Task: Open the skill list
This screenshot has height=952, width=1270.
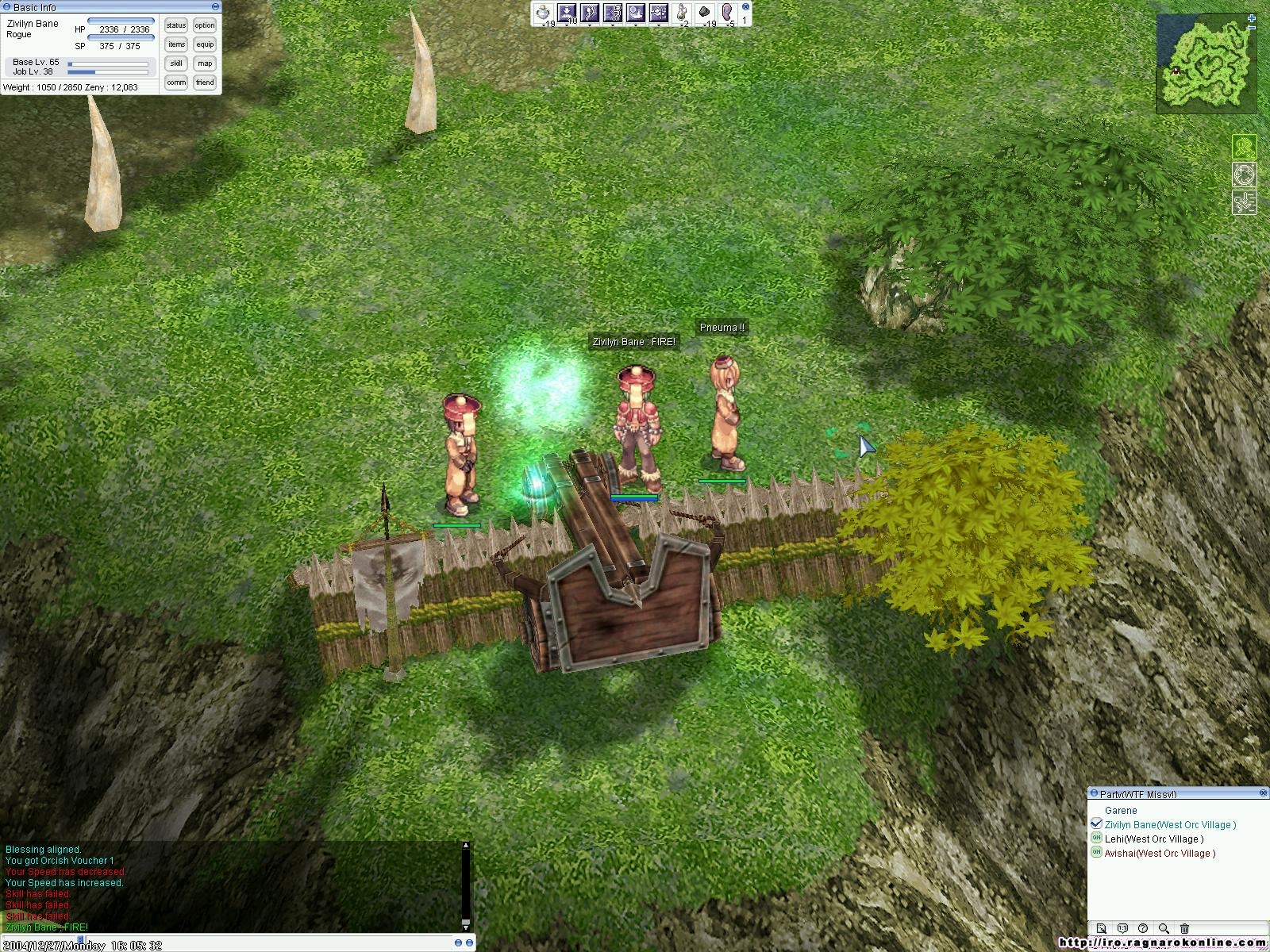Action: tap(176, 63)
